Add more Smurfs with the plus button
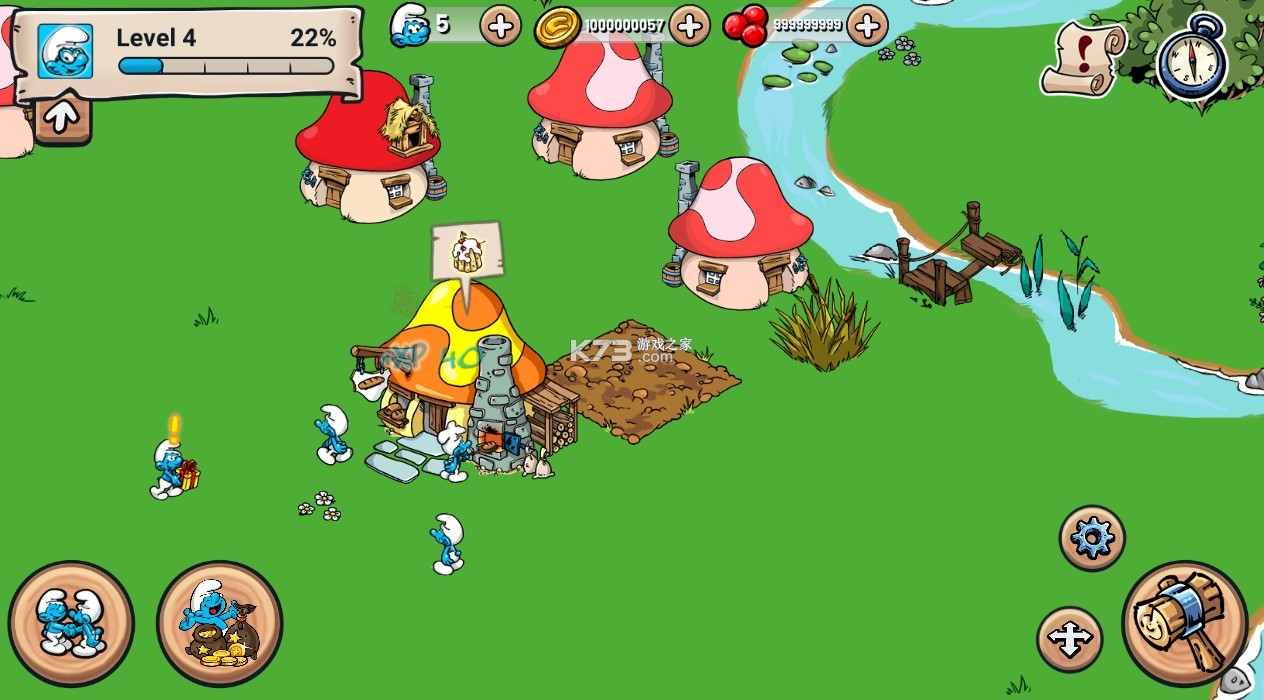Viewport: 1264px width, 700px height. [x=500, y=25]
